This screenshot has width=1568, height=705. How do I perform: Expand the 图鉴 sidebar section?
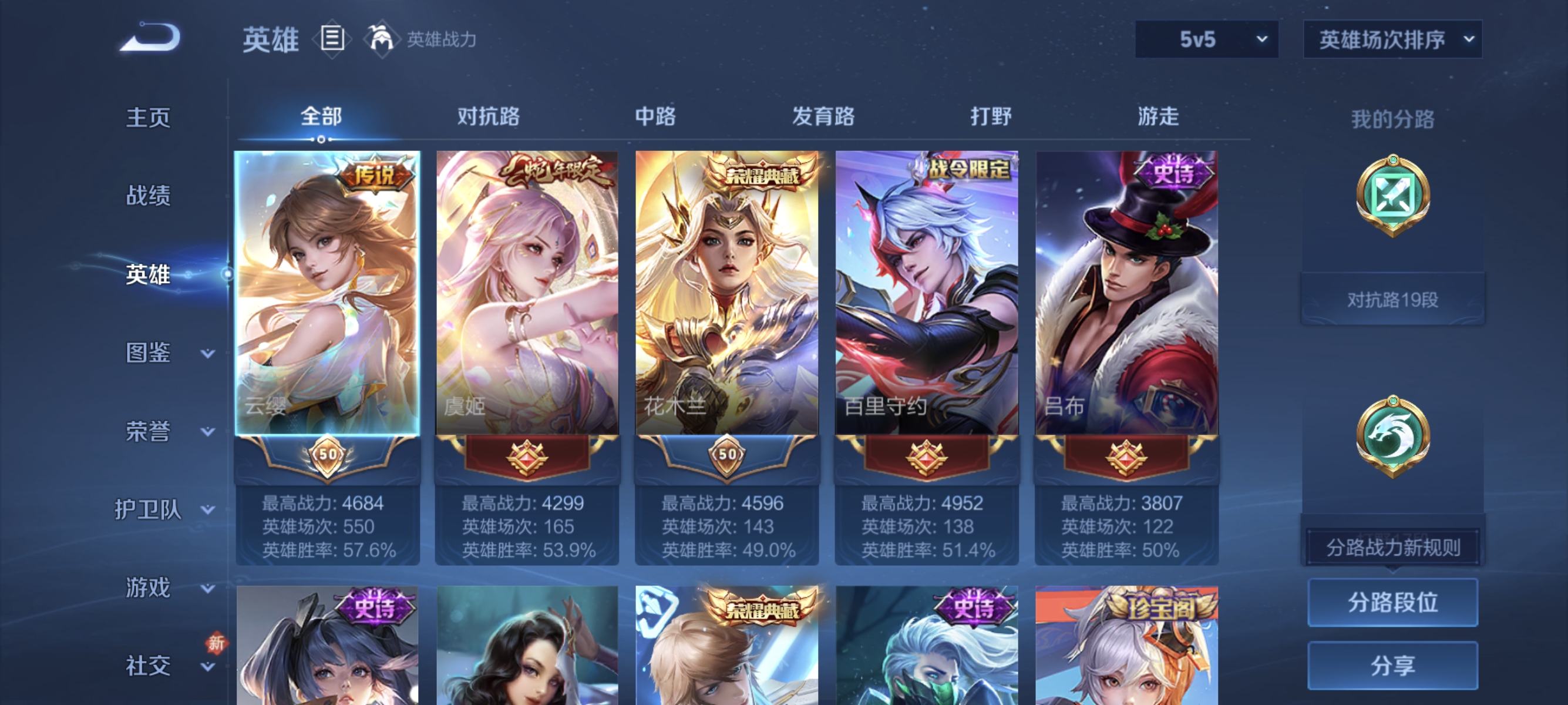149,353
